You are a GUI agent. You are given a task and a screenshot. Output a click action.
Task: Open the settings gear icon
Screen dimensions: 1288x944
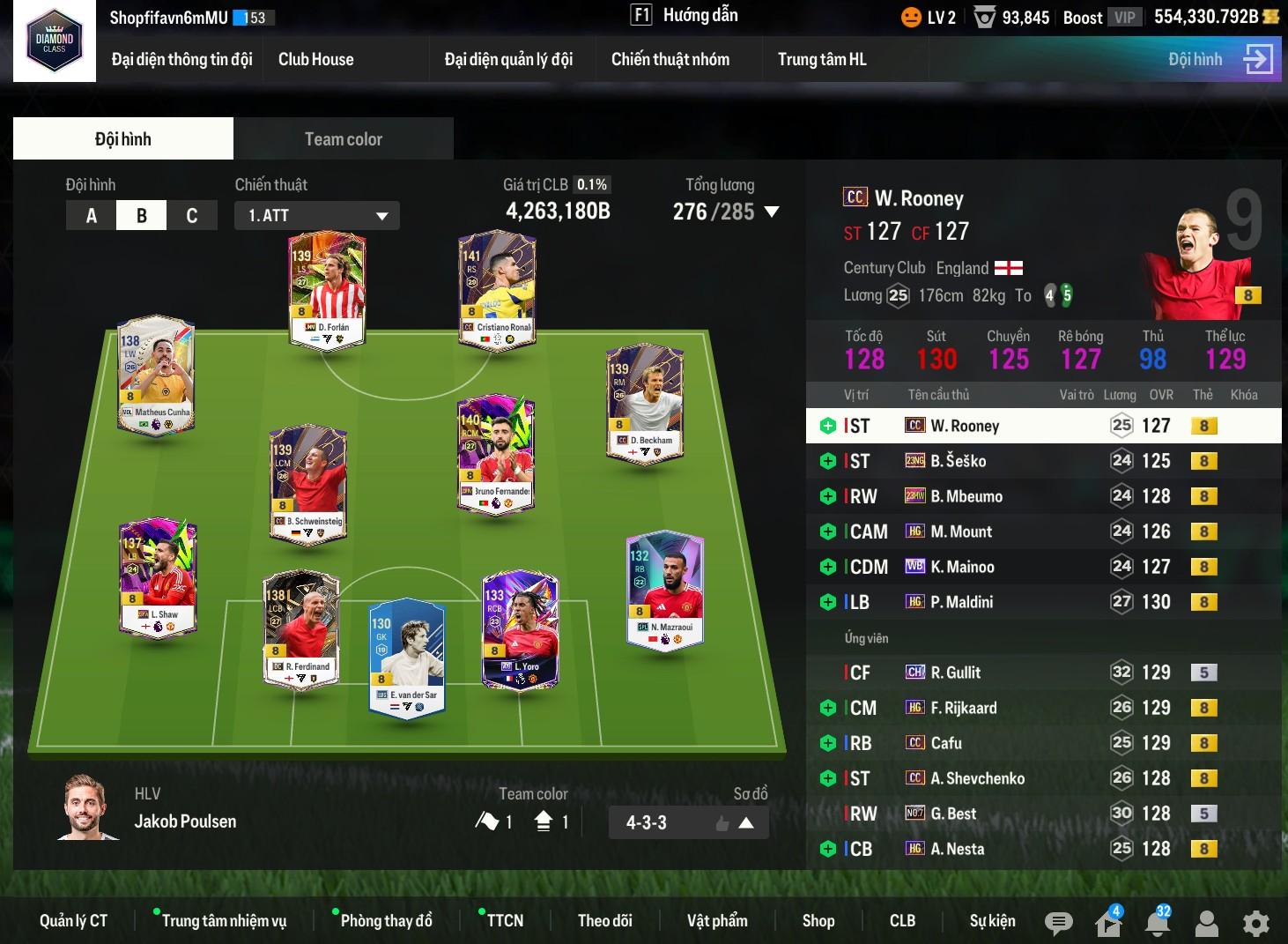coord(1255,923)
